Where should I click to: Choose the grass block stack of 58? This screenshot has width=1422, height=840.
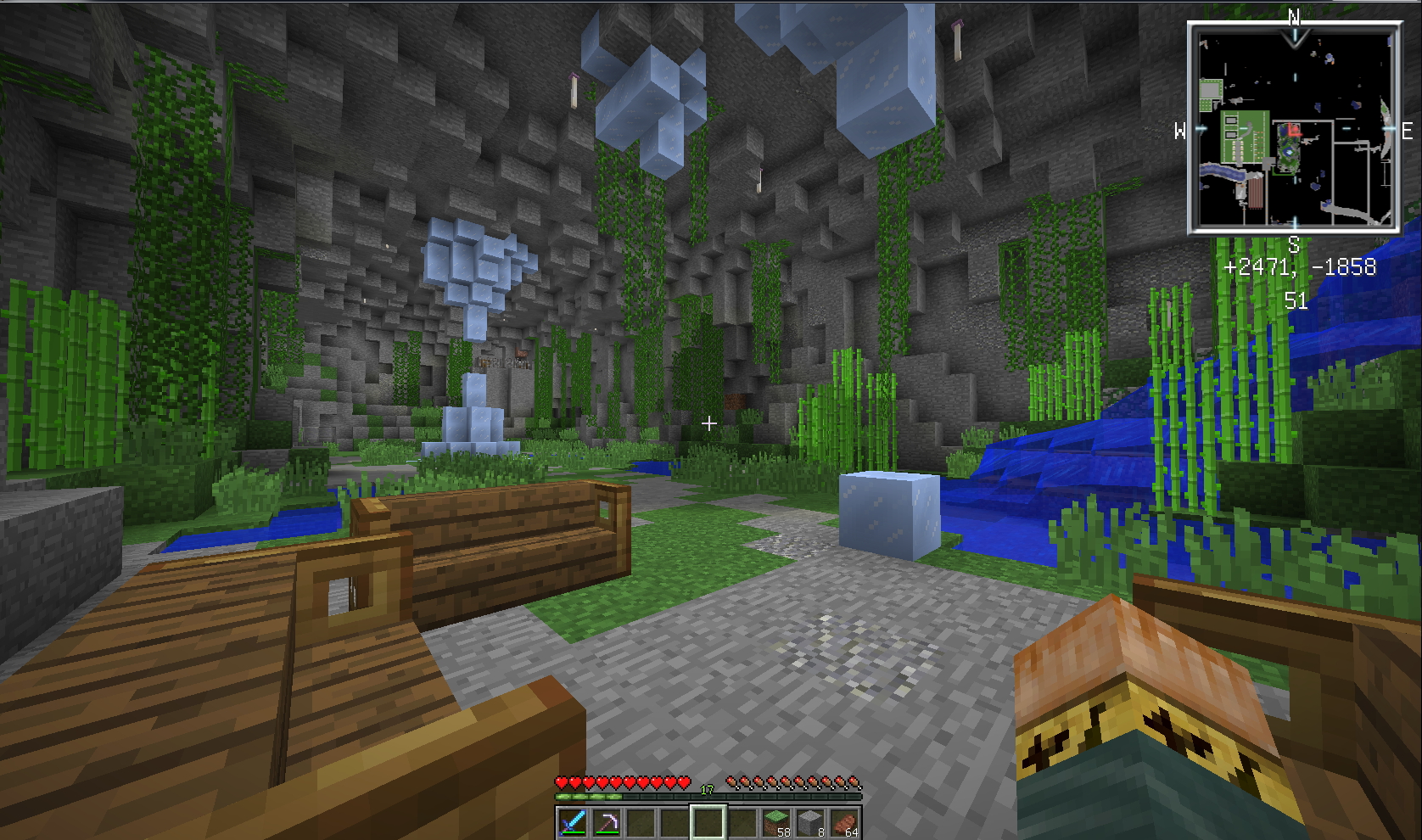tap(776, 822)
